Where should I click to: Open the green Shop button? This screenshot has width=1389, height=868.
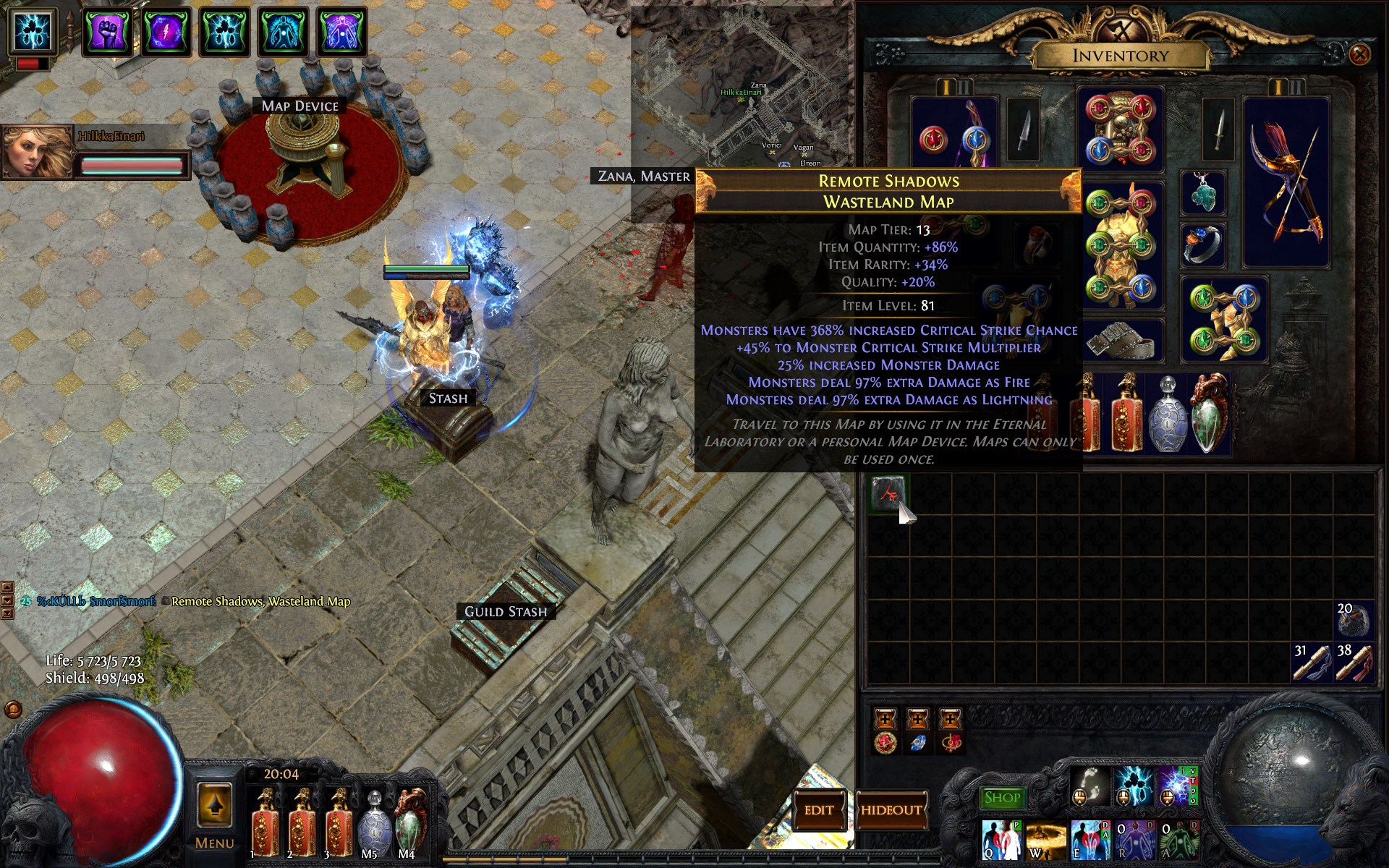(1002, 798)
